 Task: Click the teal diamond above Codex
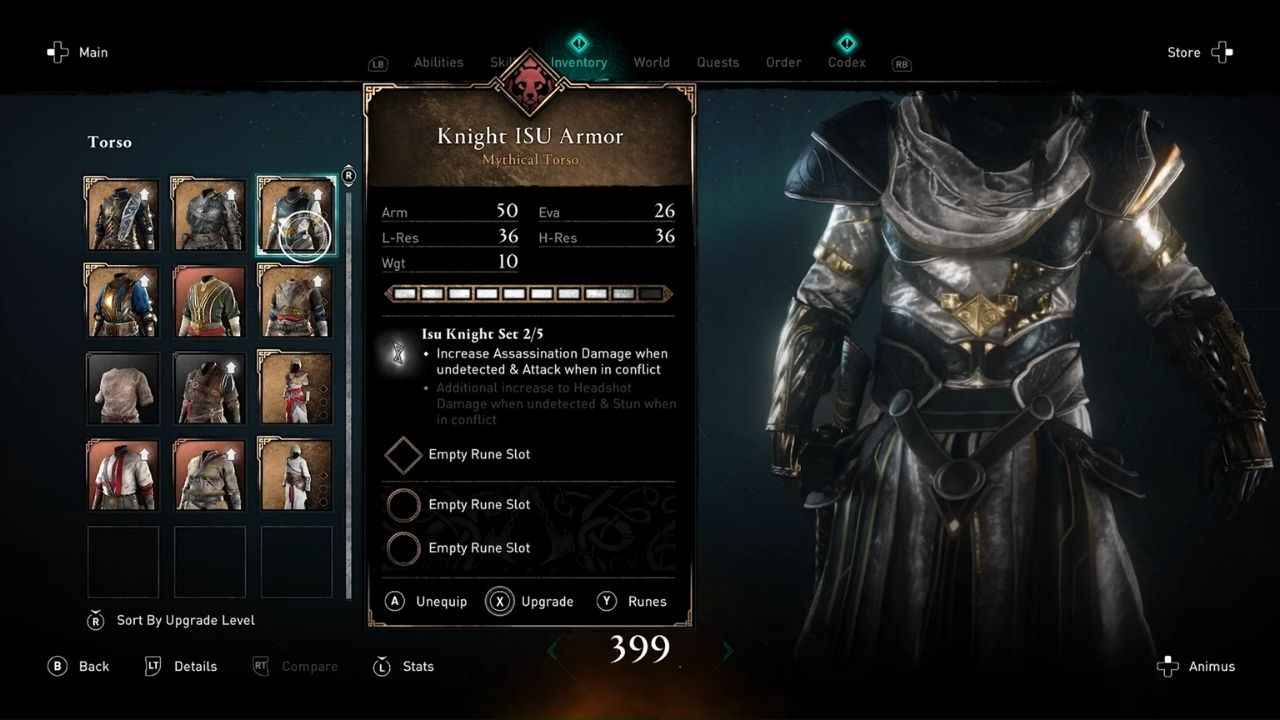click(846, 43)
